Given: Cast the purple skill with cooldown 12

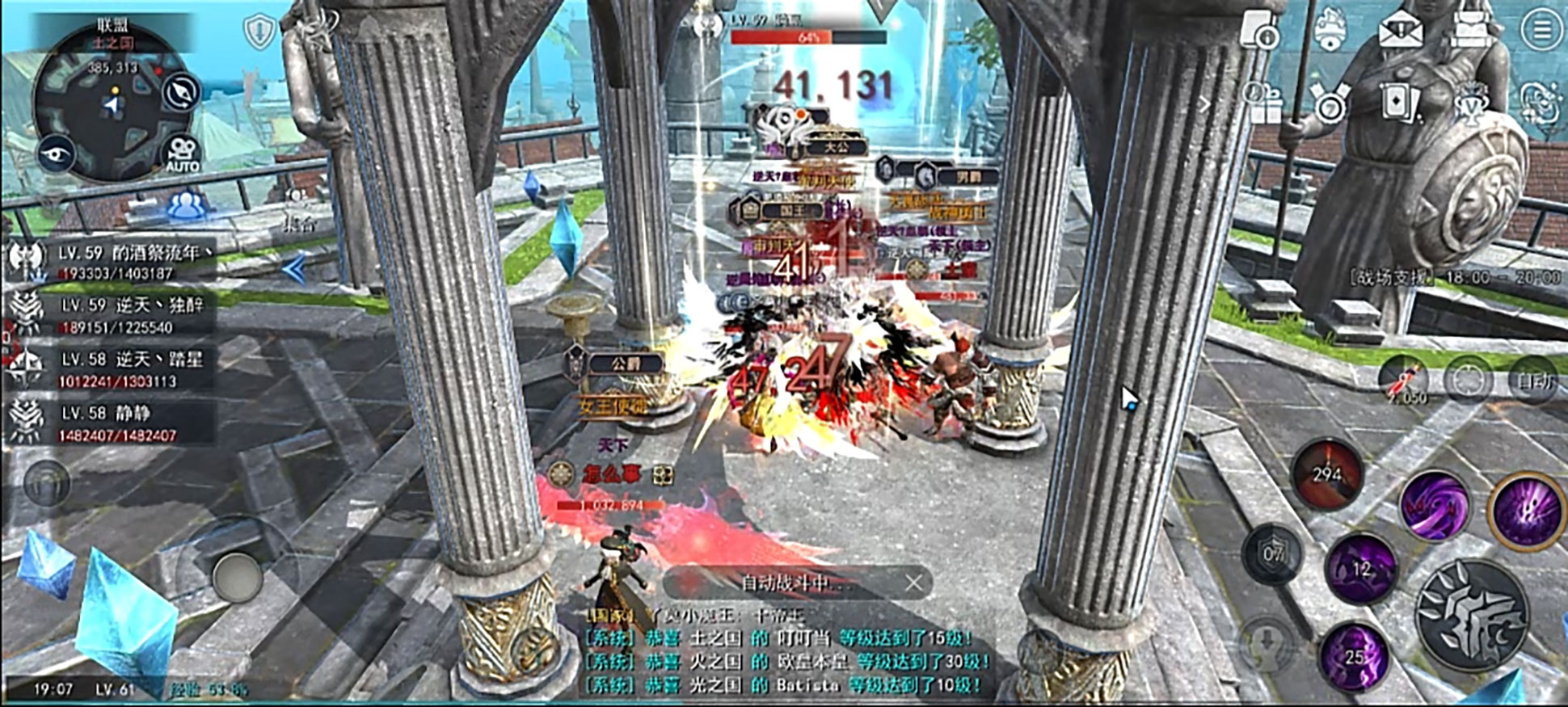Looking at the screenshot, I should tap(1362, 568).
